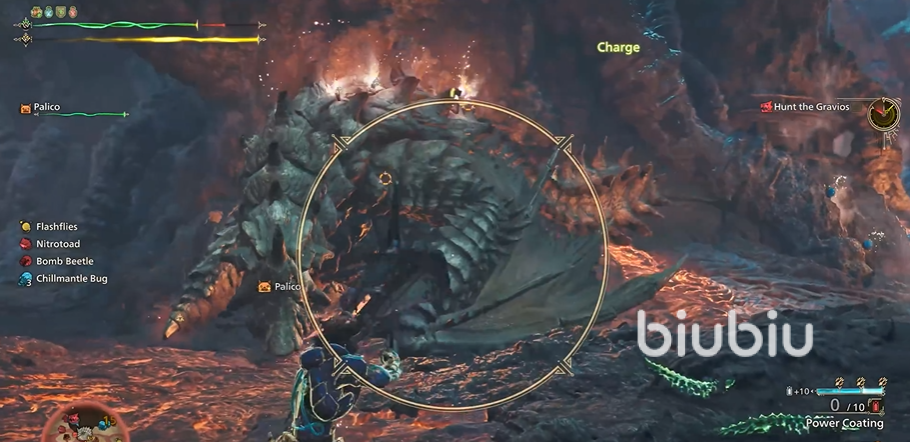
Task: Click the first green status buff icon
Action: click(x=36, y=11)
